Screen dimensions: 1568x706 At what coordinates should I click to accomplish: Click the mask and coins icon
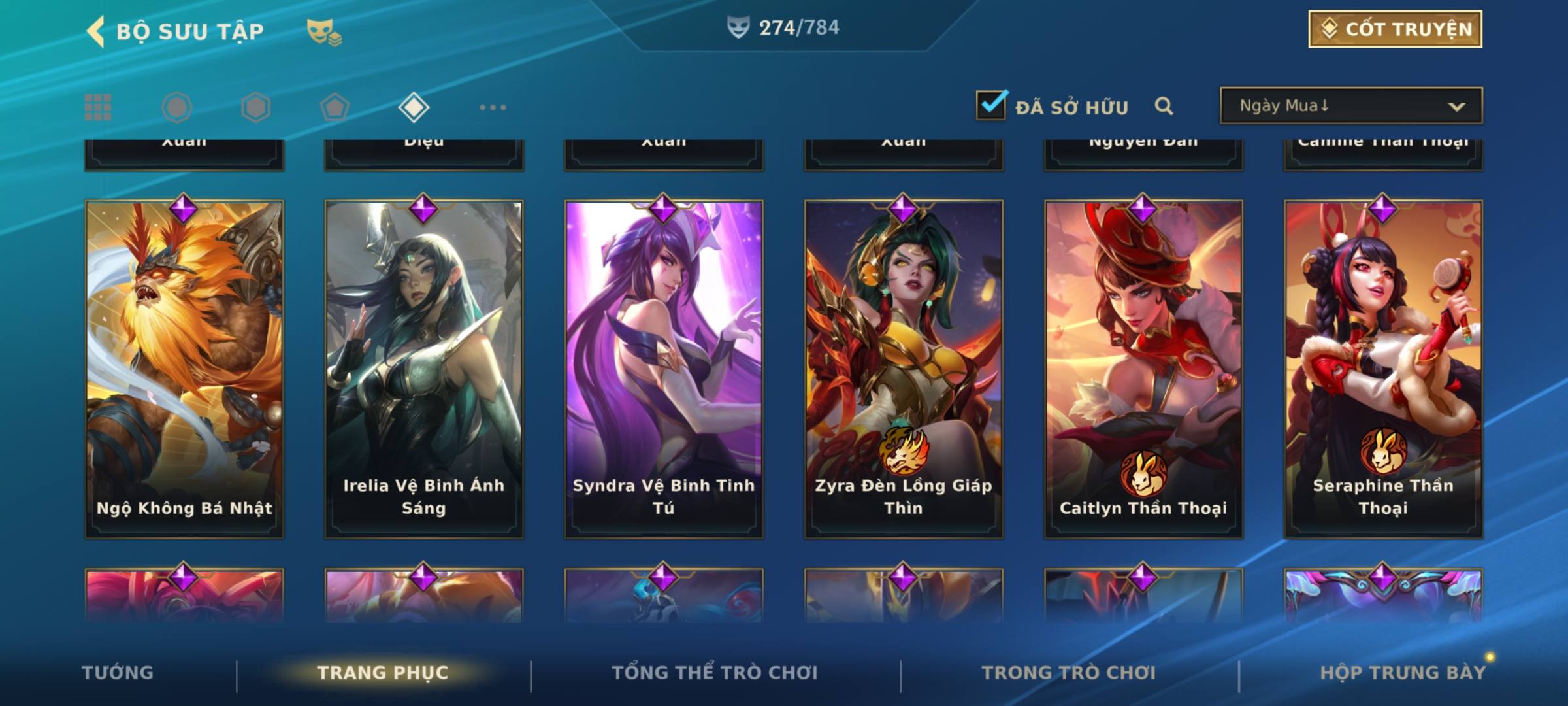324,31
